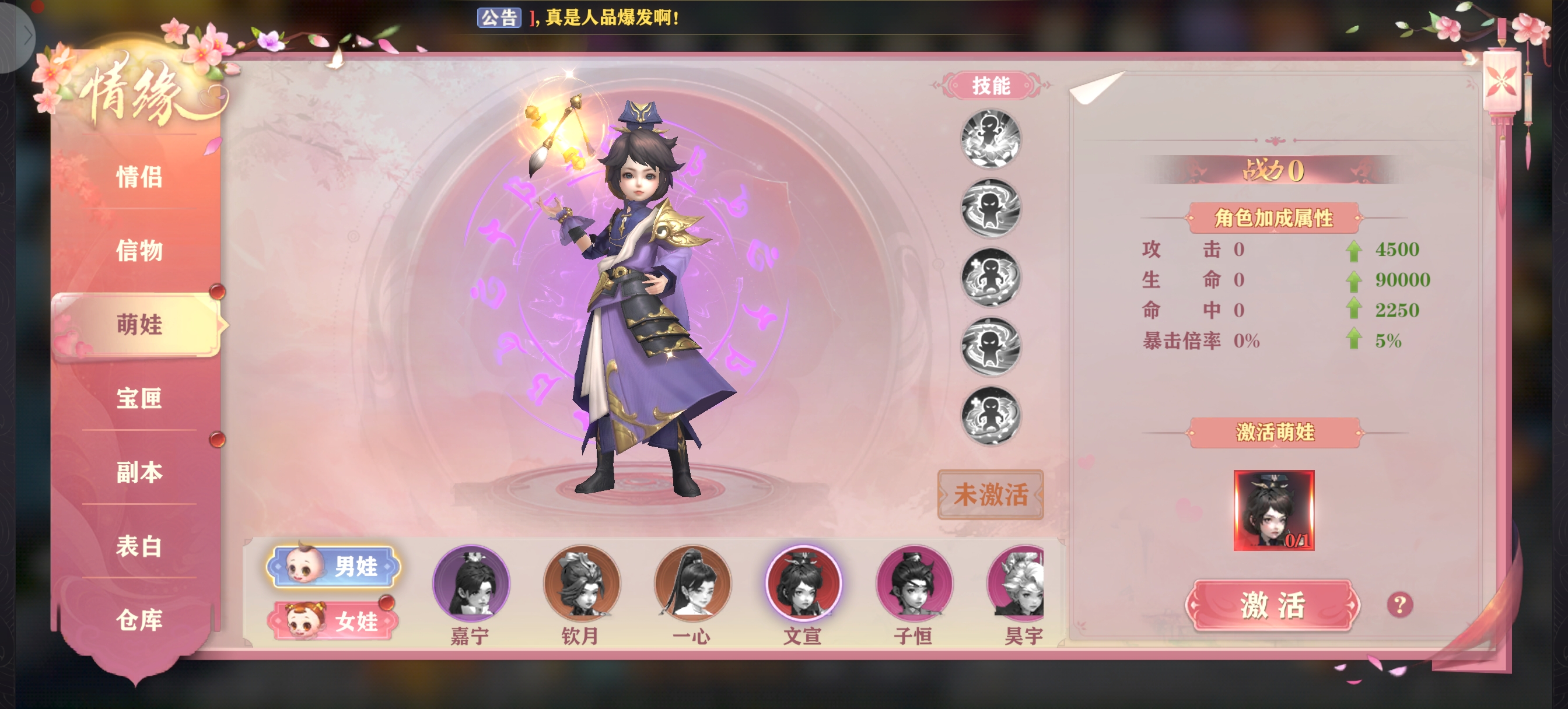Viewport: 1568px width, 709px height.
Task: Click the 激活 button
Action: coord(1273,606)
